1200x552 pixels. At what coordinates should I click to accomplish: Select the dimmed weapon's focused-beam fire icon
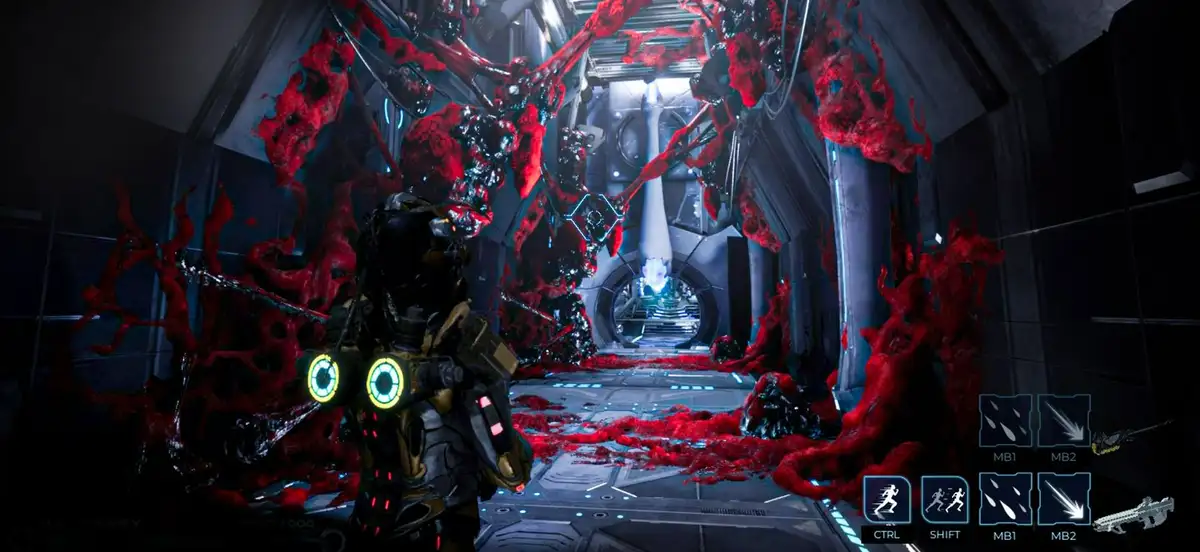click(1064, 420)
